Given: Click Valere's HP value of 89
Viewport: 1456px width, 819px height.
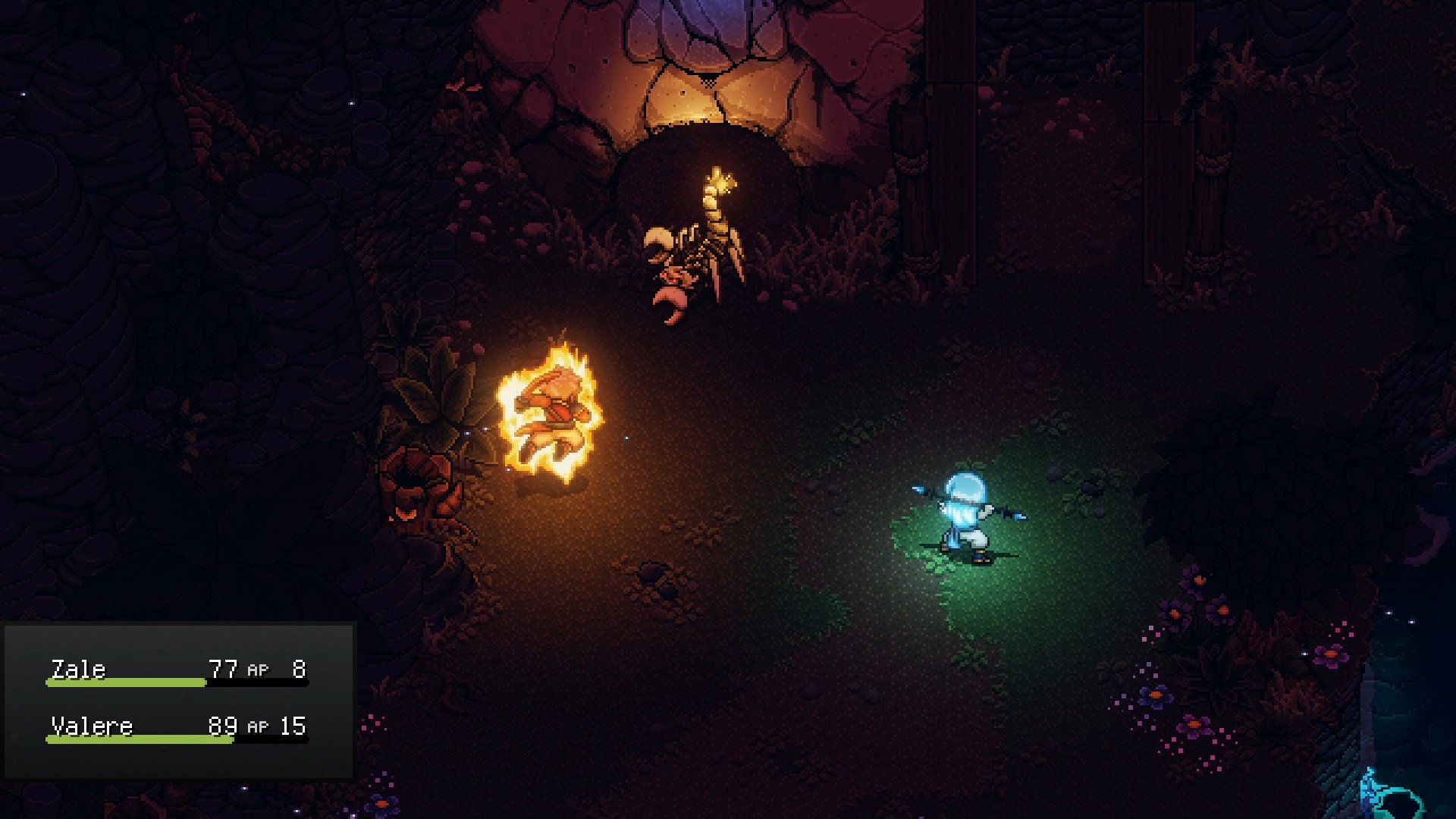Looking at the screenshot, I should coord(223,725).
